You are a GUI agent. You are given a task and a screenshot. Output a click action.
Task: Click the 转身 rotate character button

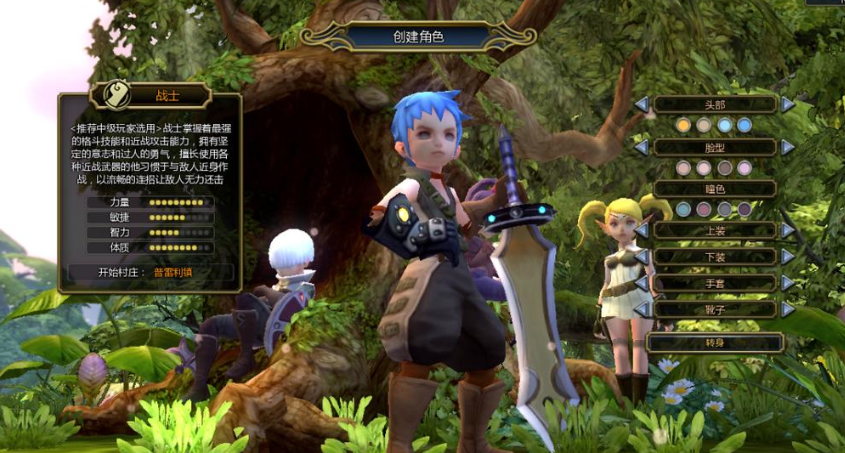pos(714,342)
